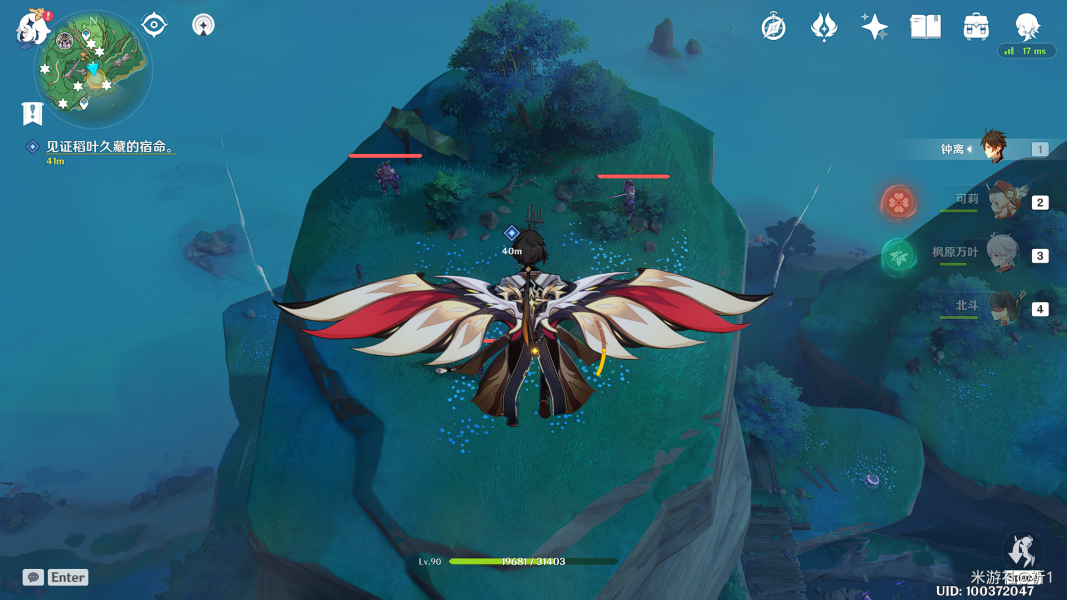Image resolution: width=1067 pixels, height=600 pixels.
Task: Open the chat box speech bubble
Action: [x=33, y=577]
